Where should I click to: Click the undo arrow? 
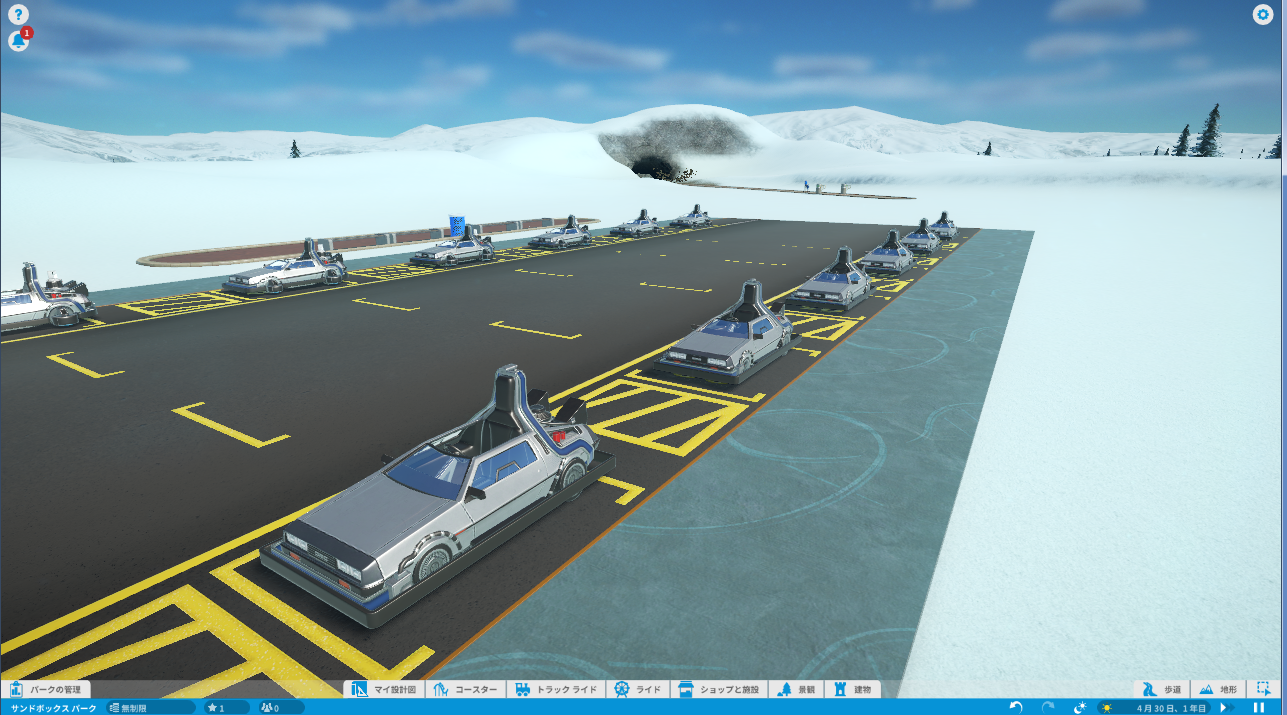tap(1016, 707)
